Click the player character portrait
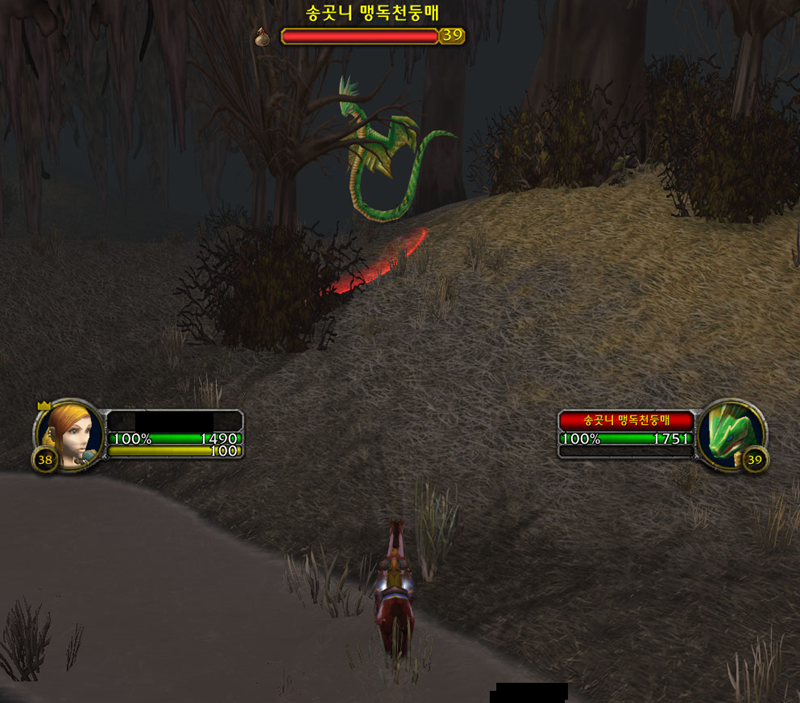Image resolution: width=800 pixels, height=703 pixels. [x=70, y=433]
